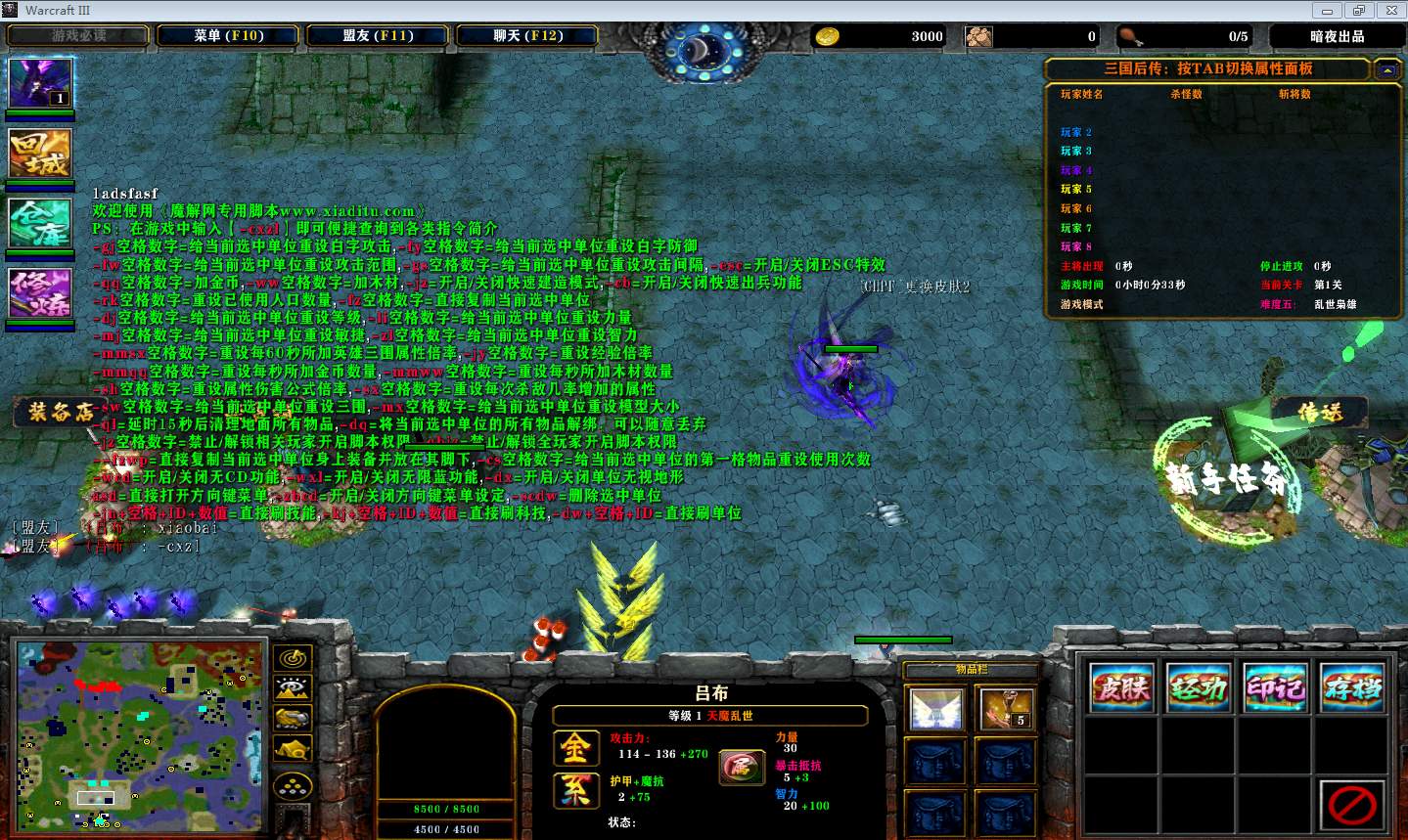
Task: Activate the 轻功 skill button
Action: [x=1199, y=688]
